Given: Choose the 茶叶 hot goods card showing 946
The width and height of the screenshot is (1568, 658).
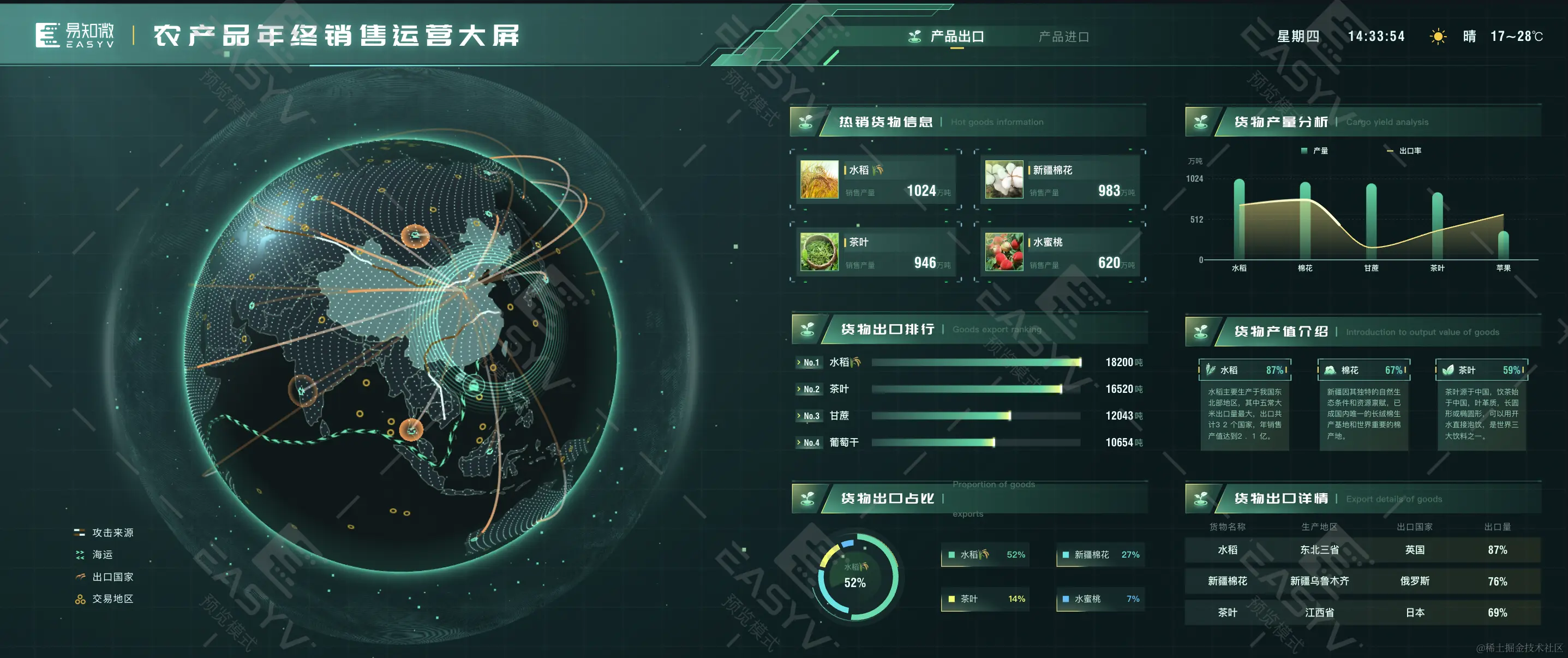Looking at the screenshot, I should point(875,252).
